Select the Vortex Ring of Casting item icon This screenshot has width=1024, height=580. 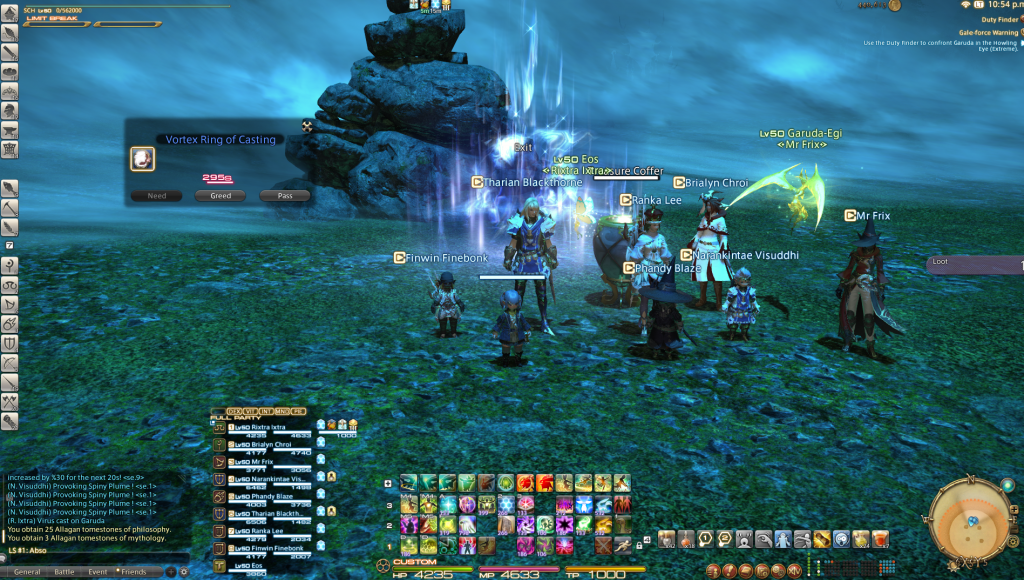pyautogui.click(x=142, y=159)
